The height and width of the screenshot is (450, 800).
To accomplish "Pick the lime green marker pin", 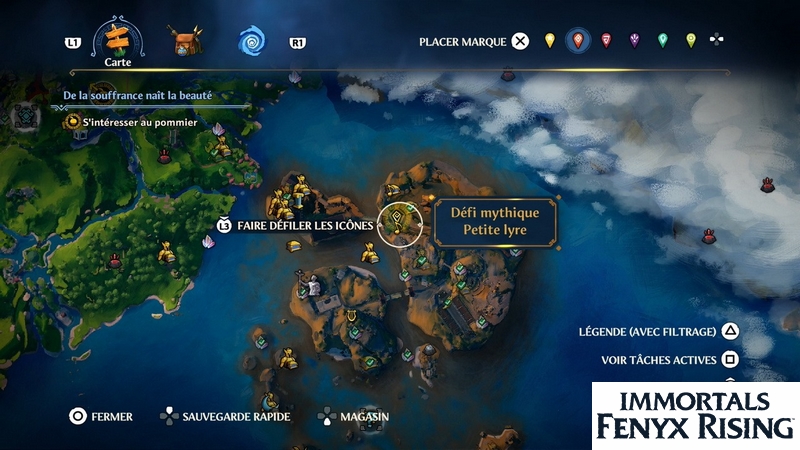I will [690, 41].
